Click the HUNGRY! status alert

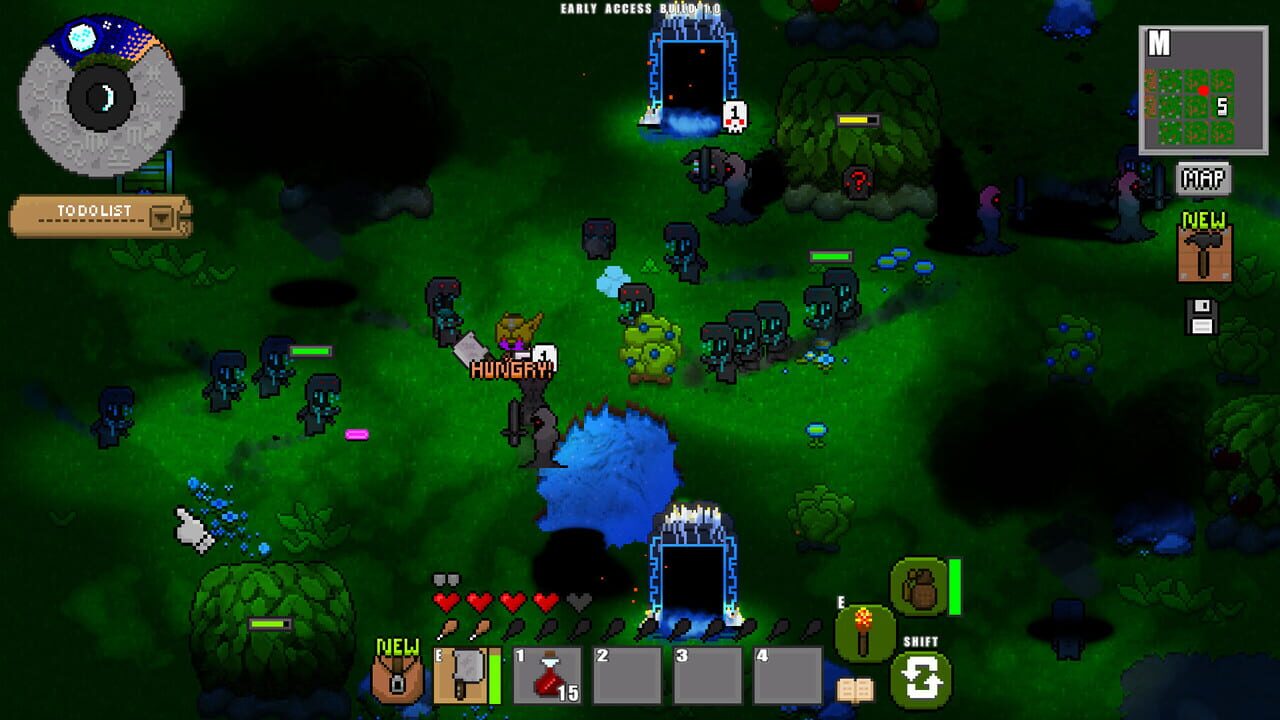pyautogui.click(x=511, y=370)
